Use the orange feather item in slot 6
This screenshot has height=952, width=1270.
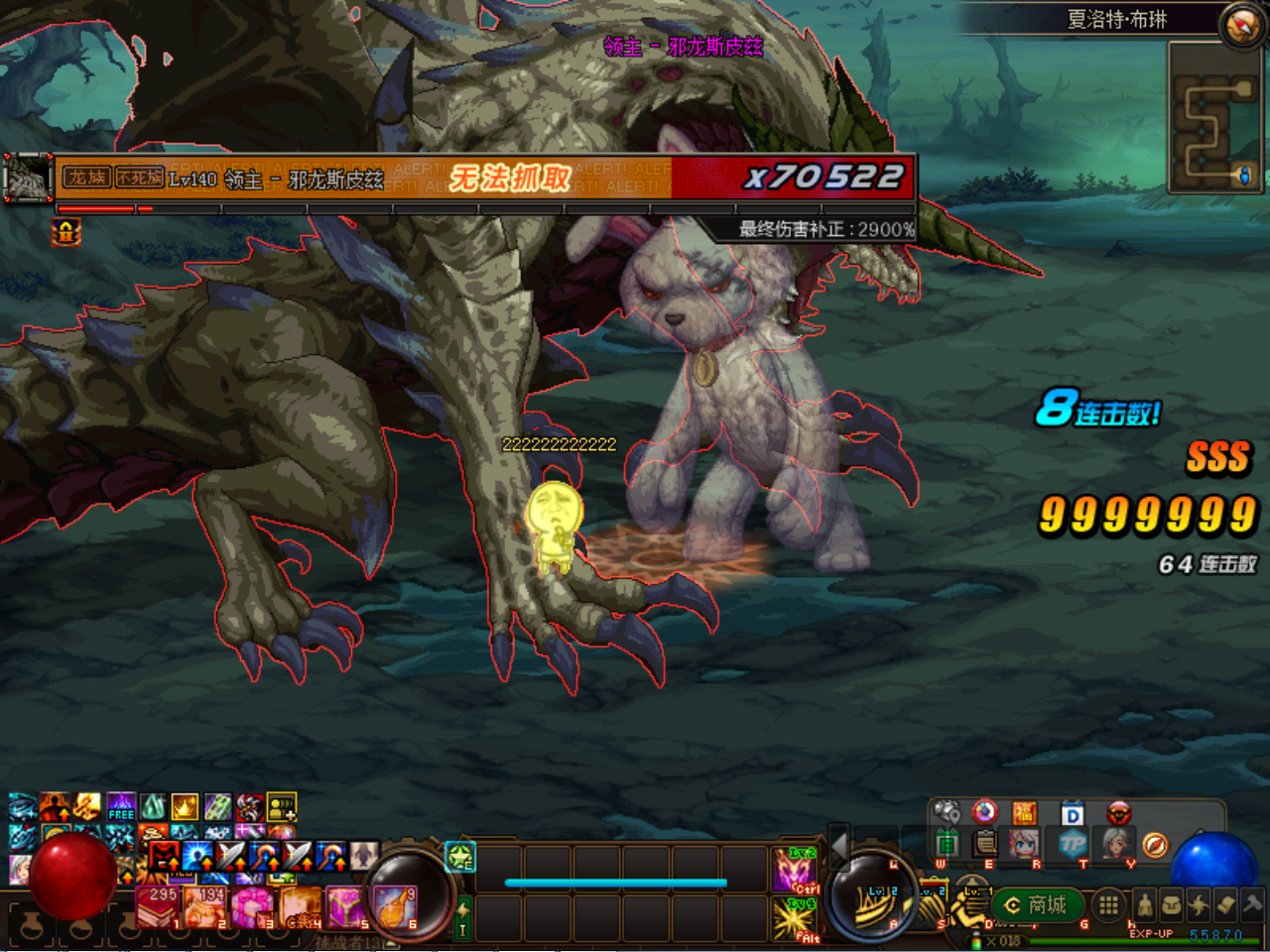394,907
